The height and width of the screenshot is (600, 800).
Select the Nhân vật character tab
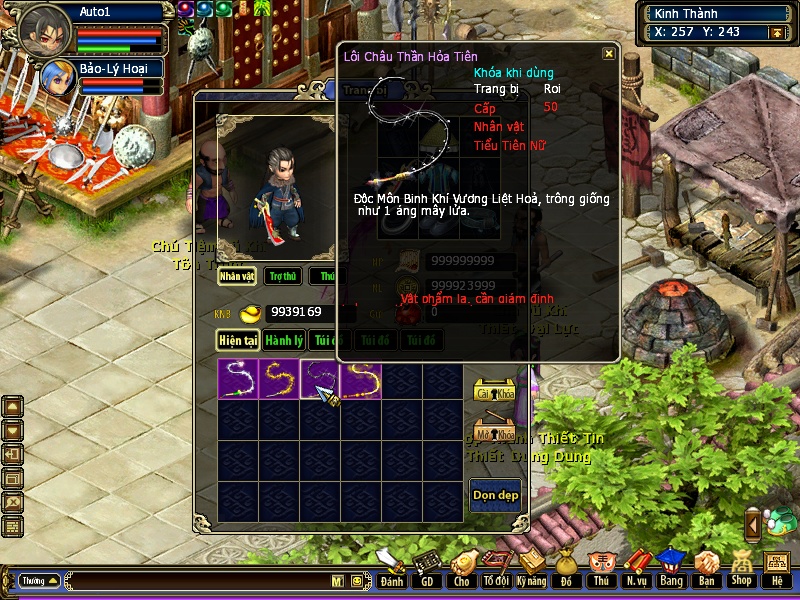(238, 276)
